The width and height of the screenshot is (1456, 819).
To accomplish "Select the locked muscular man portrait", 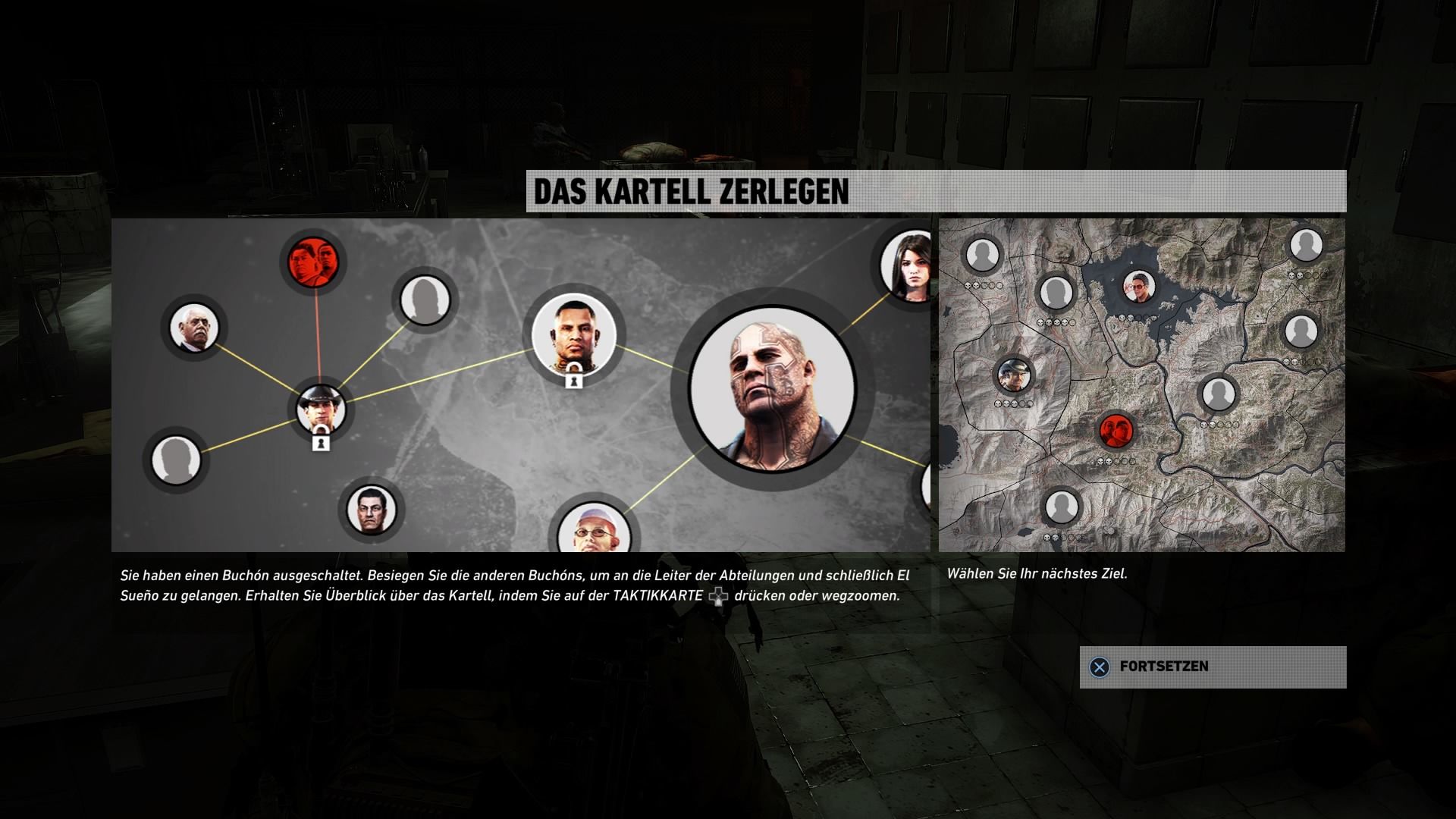I will (573, 336).
